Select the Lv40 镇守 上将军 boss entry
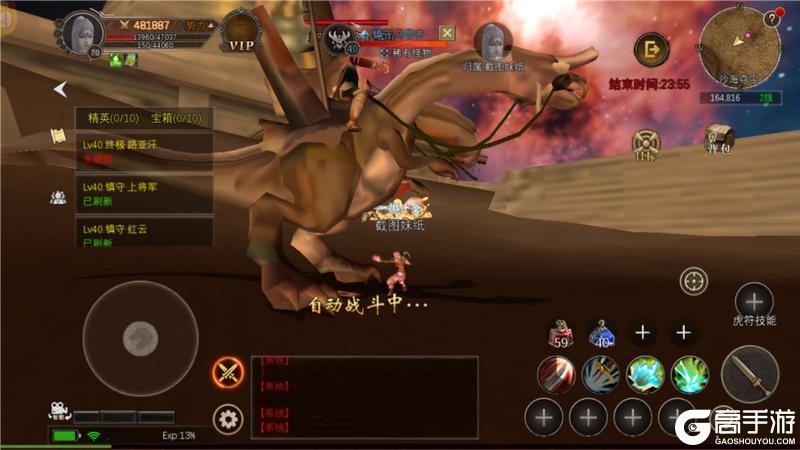Image resolution: width=800 pixels, height=450 pixels. [145, 191]
